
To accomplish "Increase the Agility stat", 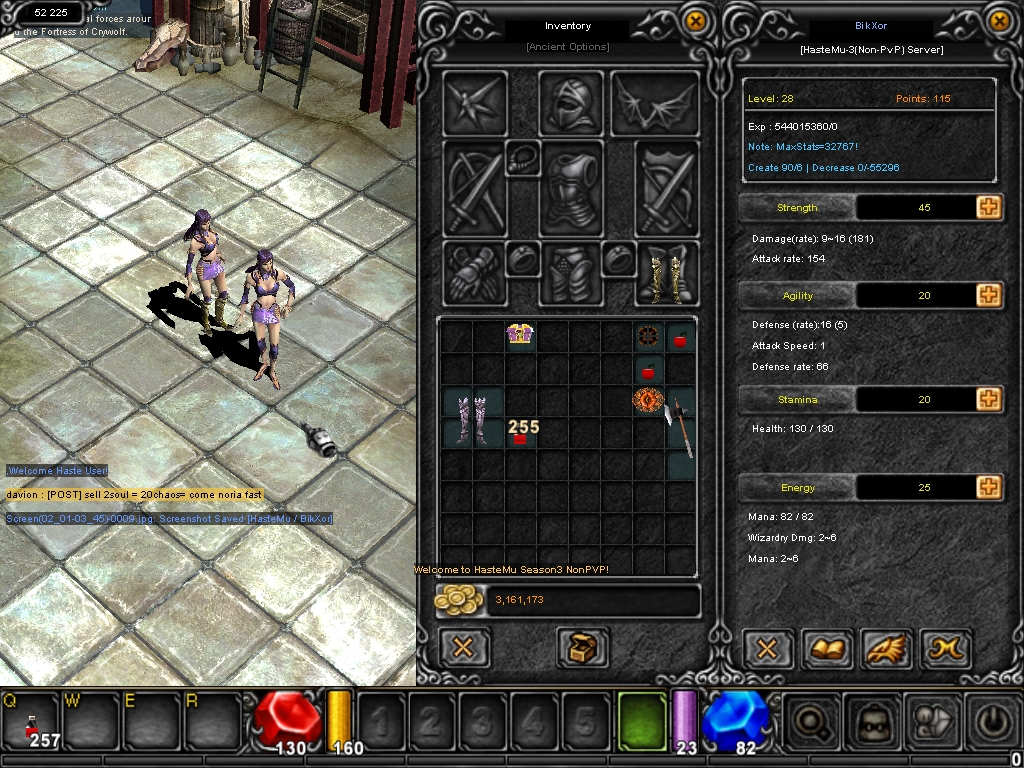I will pos(988,295).
